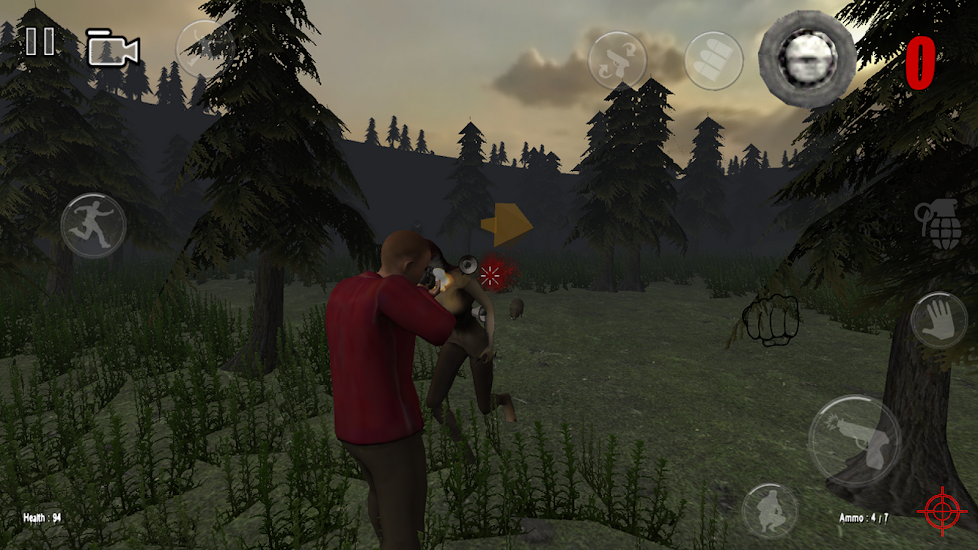This screenshot has width=978, height=550.
Task: Tap the sprint running-man button
Action: (93, 226)
